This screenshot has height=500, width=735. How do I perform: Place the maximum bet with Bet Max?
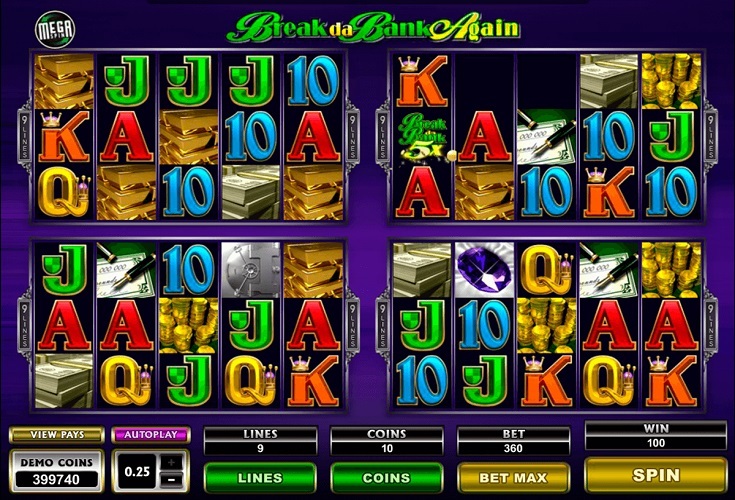point(513,477)
